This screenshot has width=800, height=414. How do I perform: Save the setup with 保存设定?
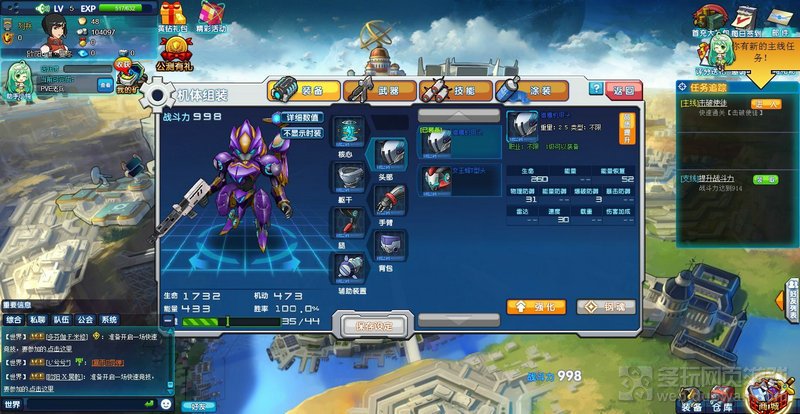(x=374, y=326)
